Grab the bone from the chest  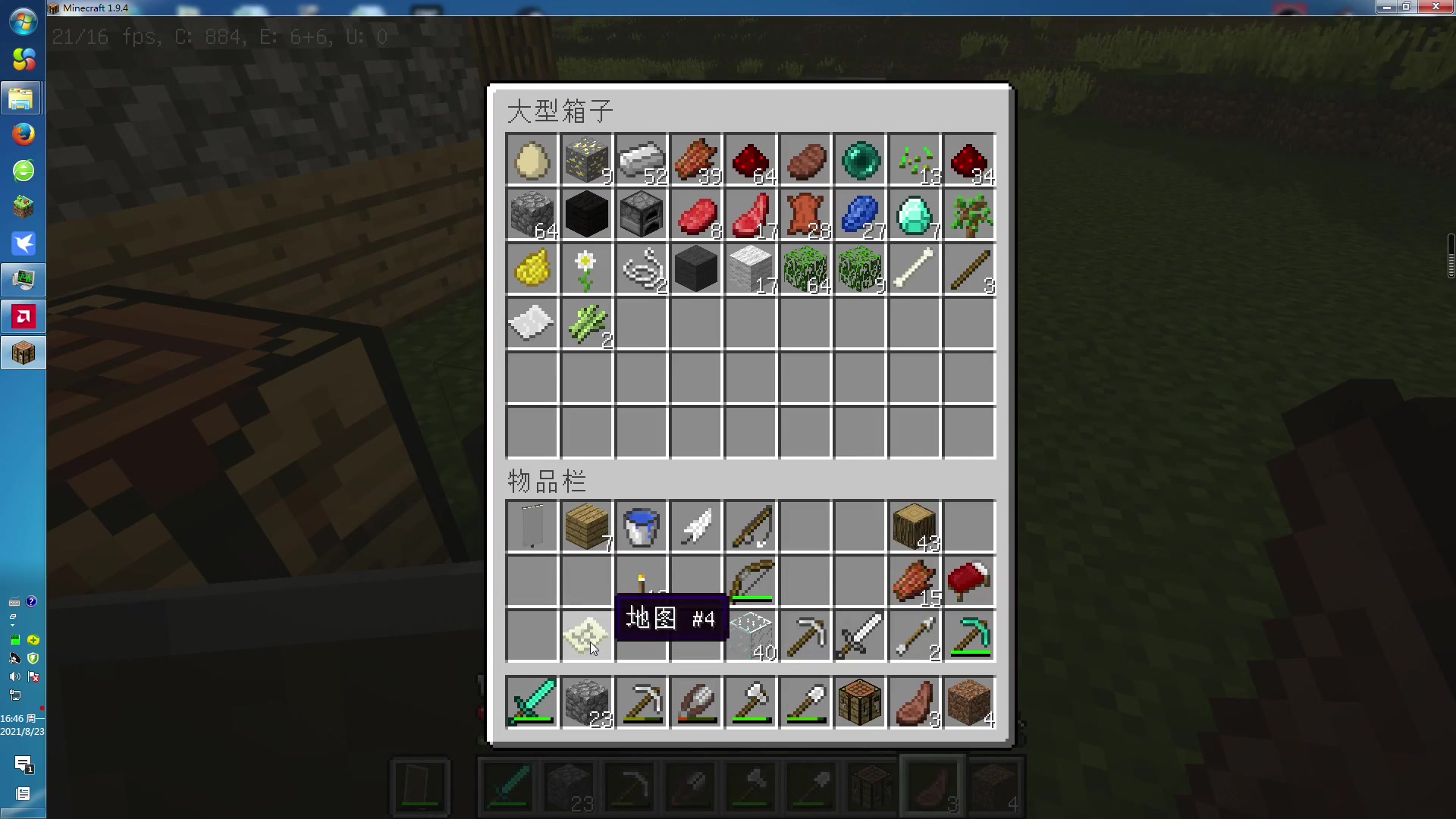(914, 269)
